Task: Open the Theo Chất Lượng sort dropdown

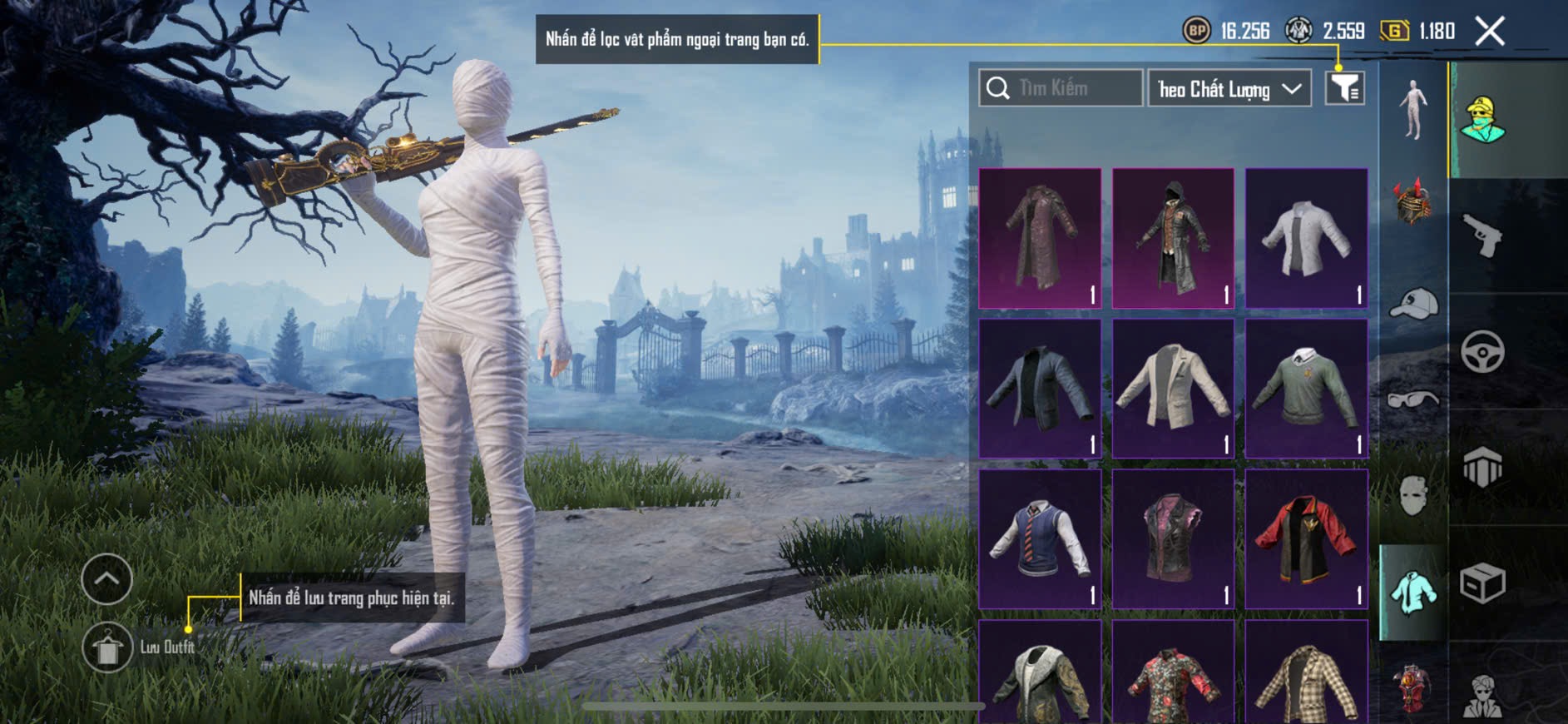Action: tap(1229, 88)
